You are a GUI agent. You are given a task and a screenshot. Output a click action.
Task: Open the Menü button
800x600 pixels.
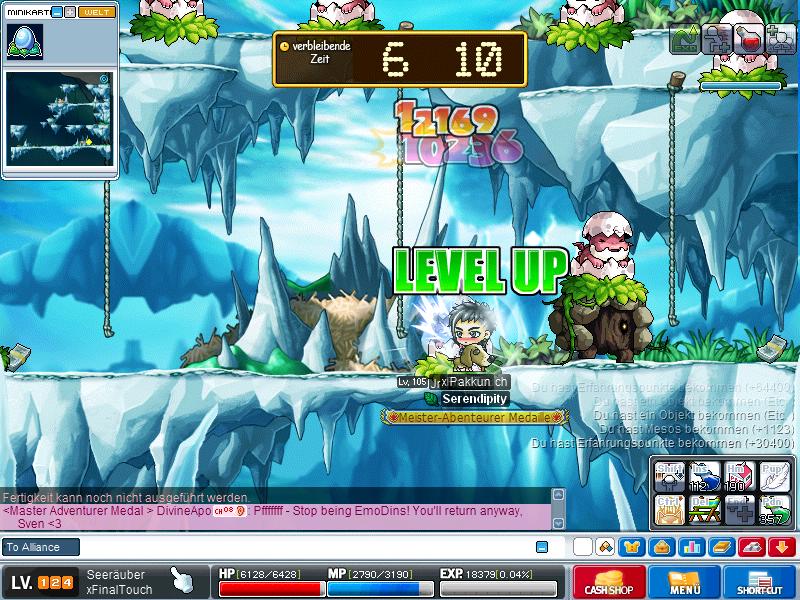point(685,582)
